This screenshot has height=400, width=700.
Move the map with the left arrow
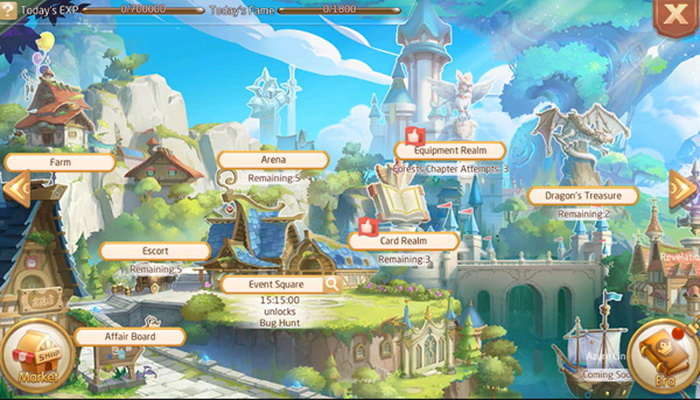pos(17,188)
